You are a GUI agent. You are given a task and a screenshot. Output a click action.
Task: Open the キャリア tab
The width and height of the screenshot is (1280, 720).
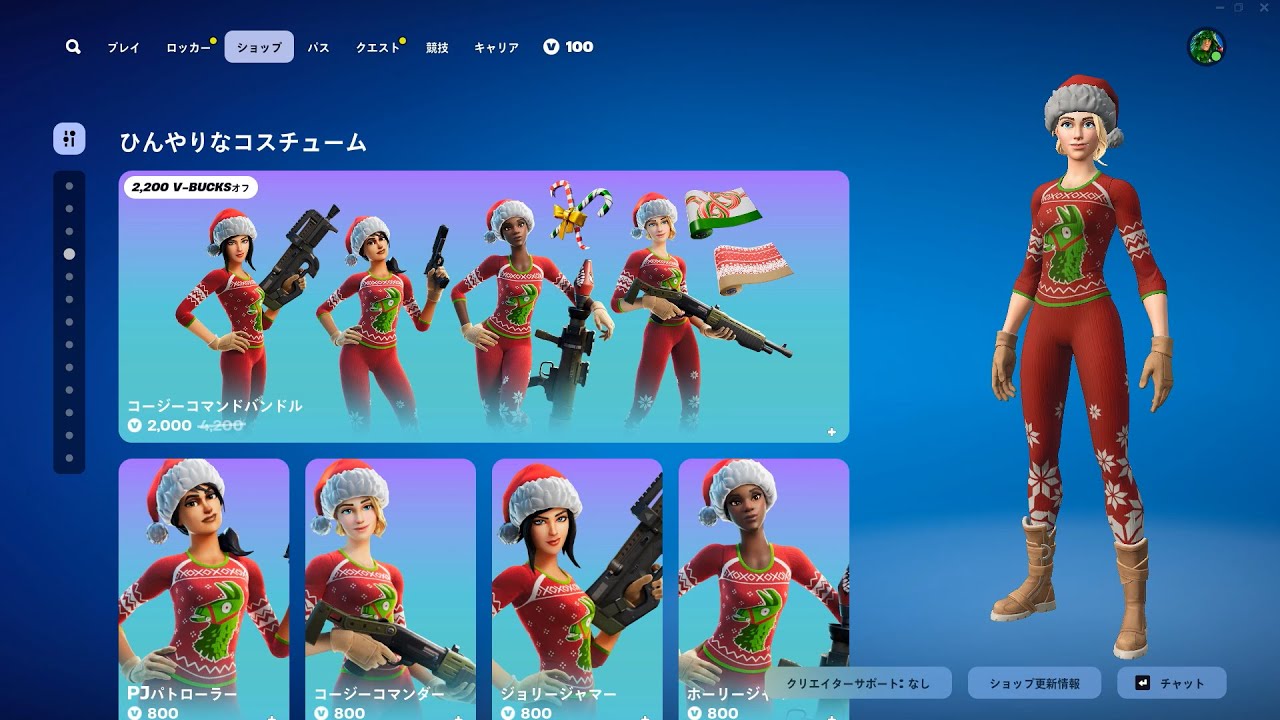pos(496,47)
